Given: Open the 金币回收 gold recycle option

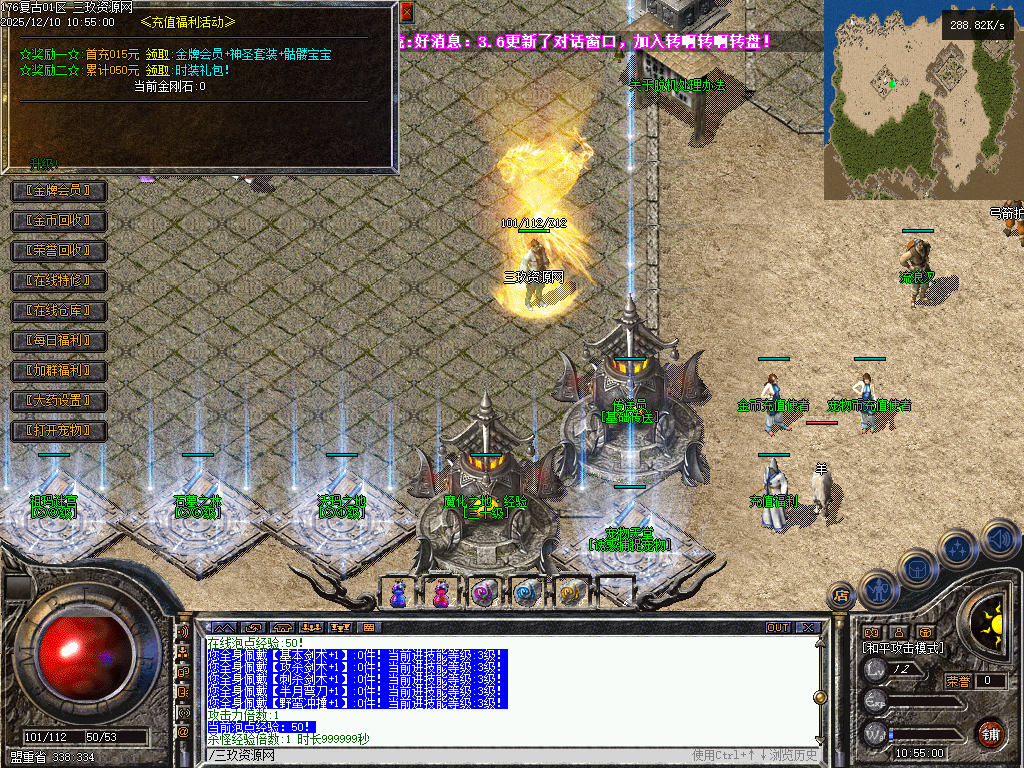Looking at the screenshot, I should click(x=58, y=220).
